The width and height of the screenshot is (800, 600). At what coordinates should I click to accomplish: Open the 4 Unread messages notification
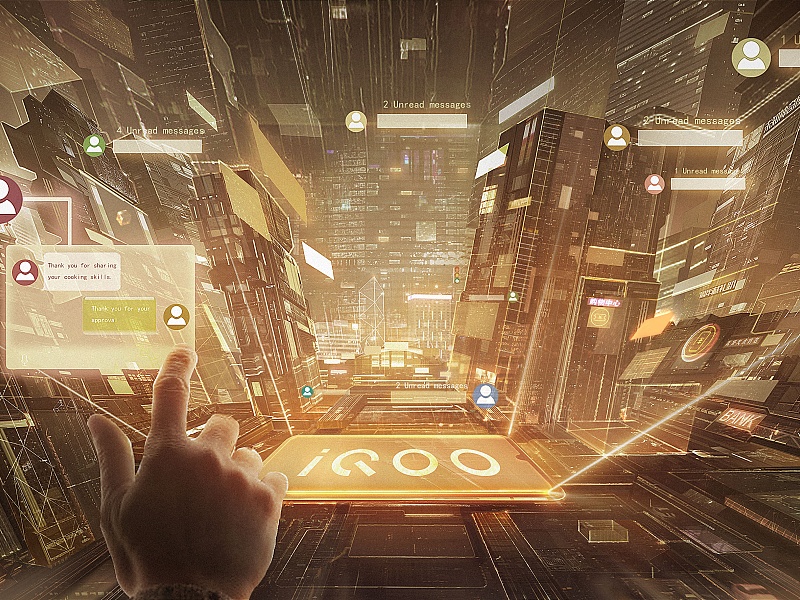(x=158, y=131)
